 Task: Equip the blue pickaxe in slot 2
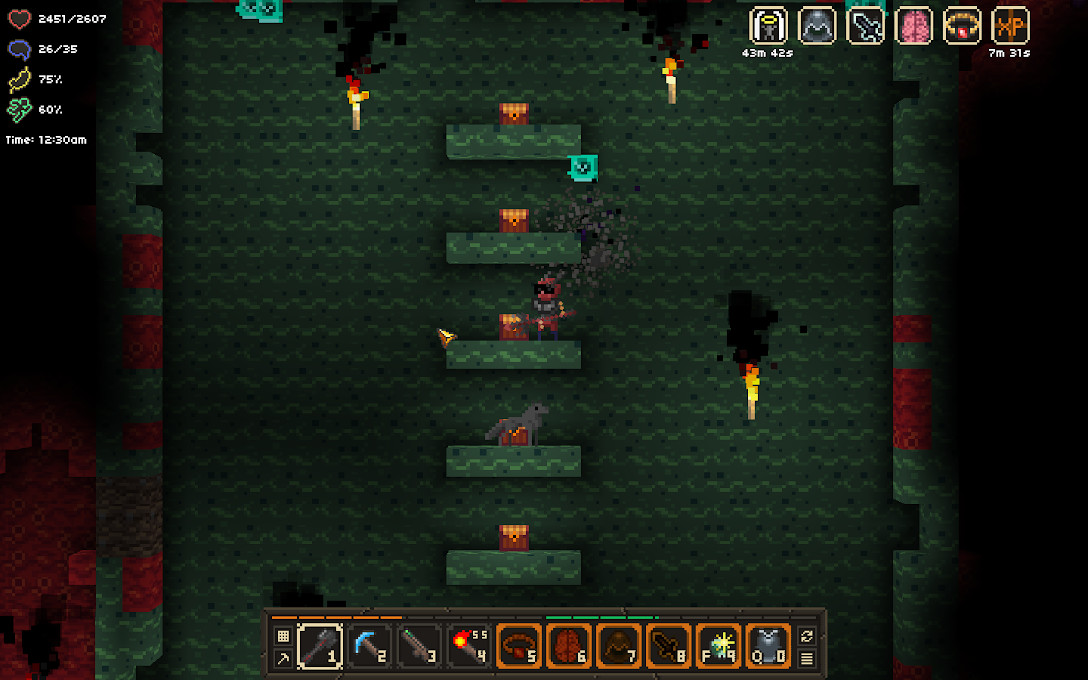click(370, 645)
